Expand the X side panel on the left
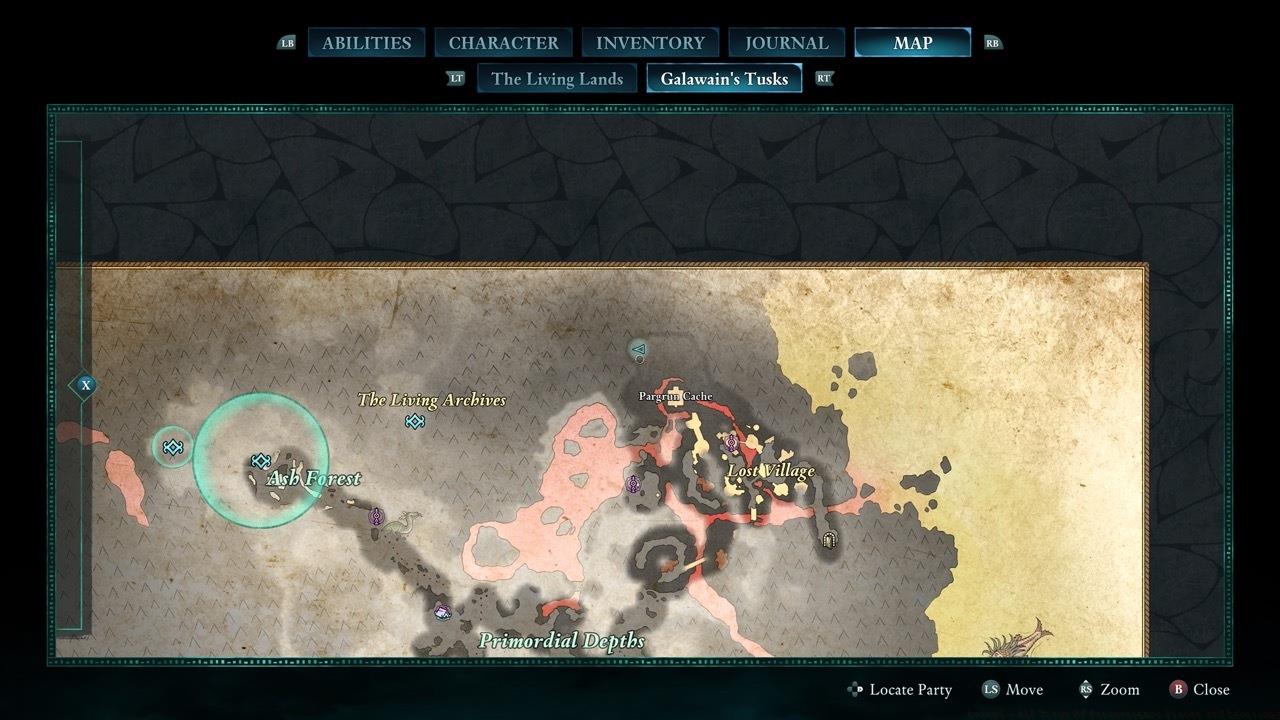Screen dimensions: 1280x720 coord(85,383)
